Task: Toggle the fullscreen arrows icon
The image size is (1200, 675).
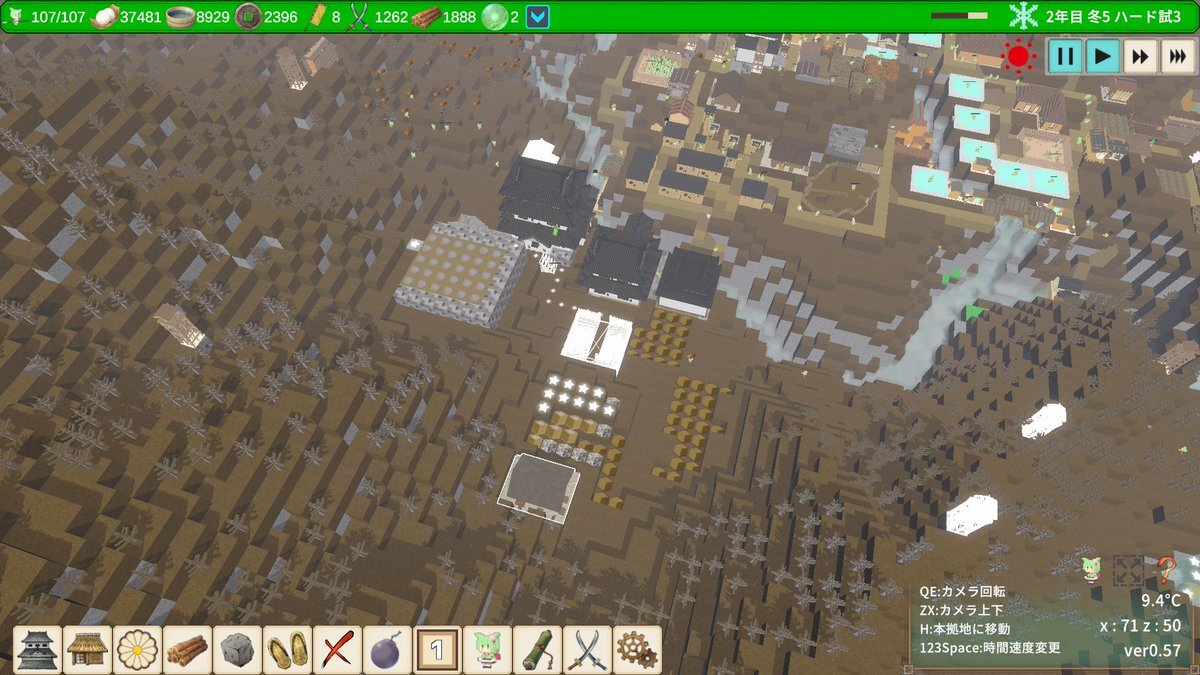Action: coord(1128,571)
